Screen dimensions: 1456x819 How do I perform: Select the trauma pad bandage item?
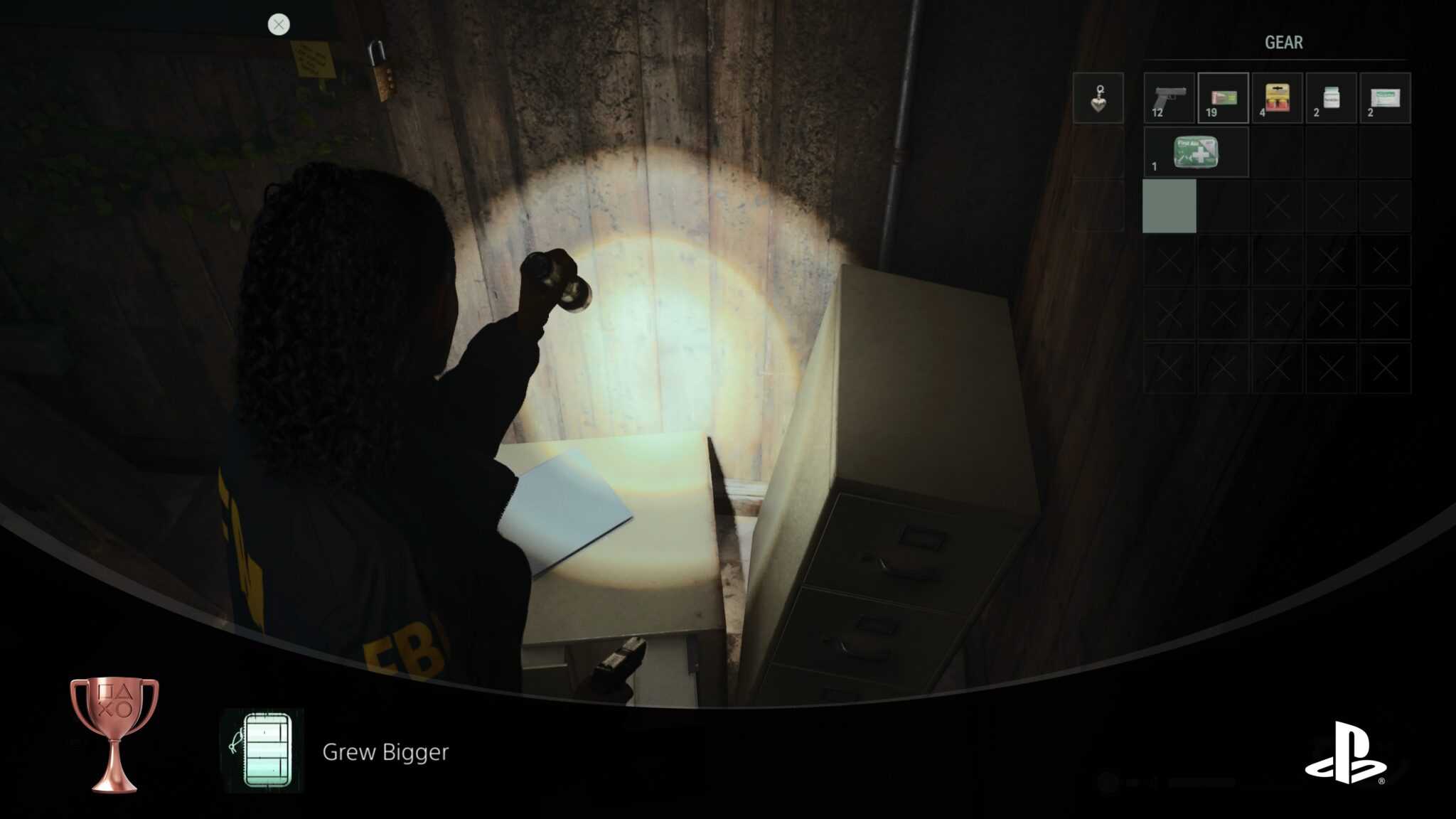1386,99
